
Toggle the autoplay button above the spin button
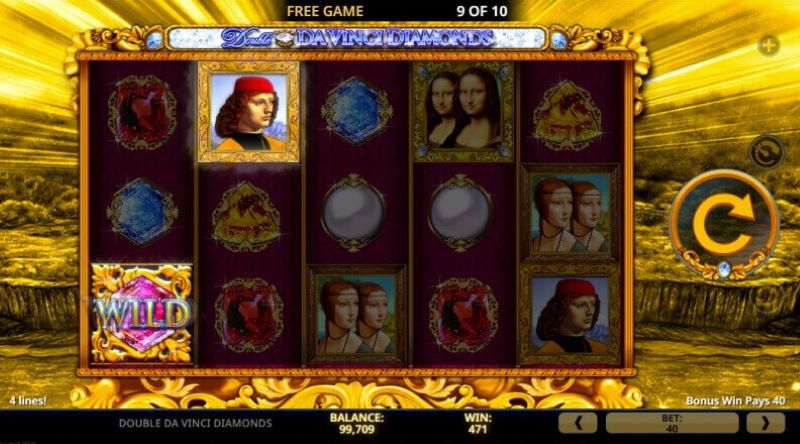click(x=766, y=152)
